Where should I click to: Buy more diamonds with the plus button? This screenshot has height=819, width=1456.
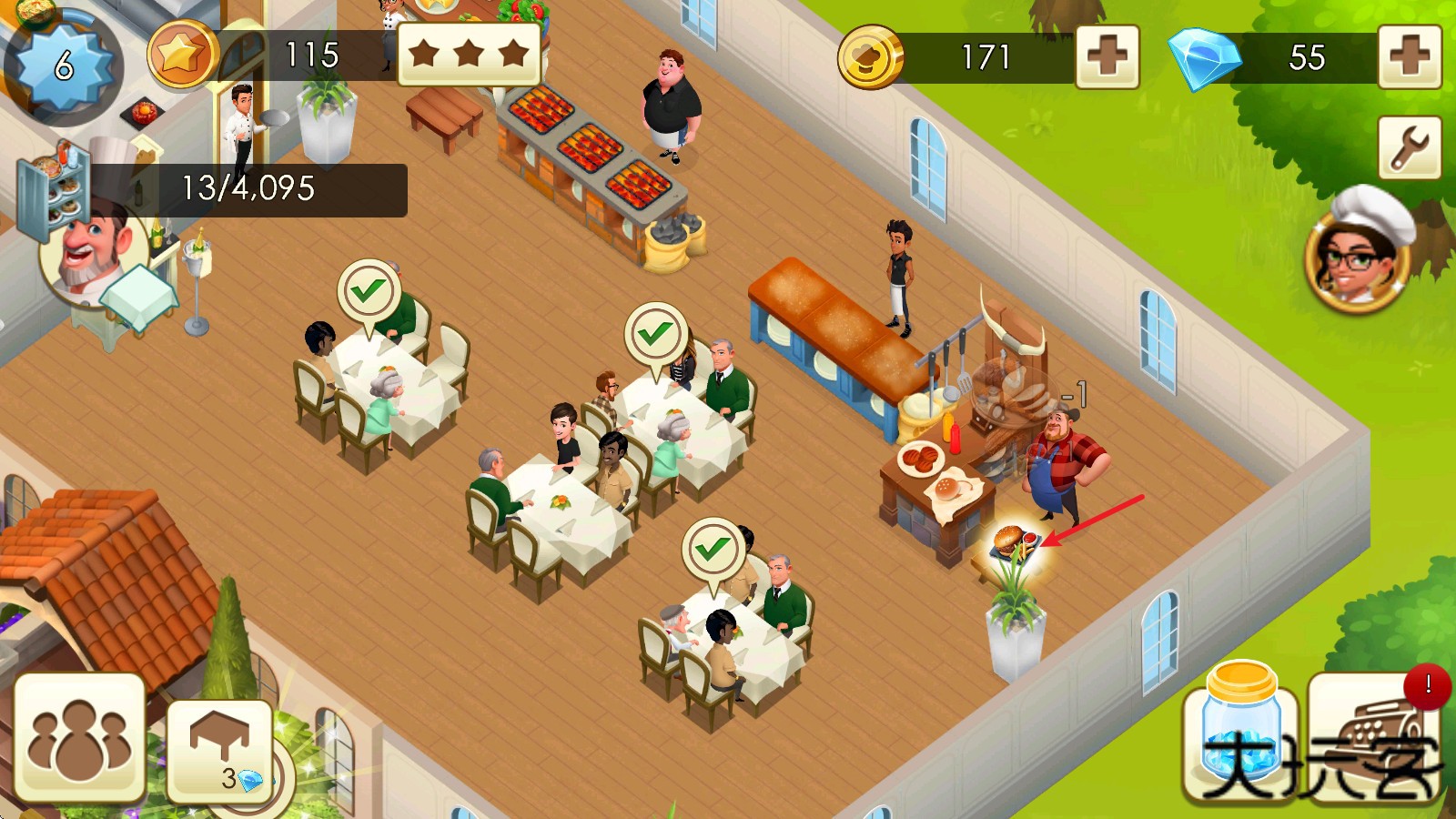click(x=1409, y=57)
